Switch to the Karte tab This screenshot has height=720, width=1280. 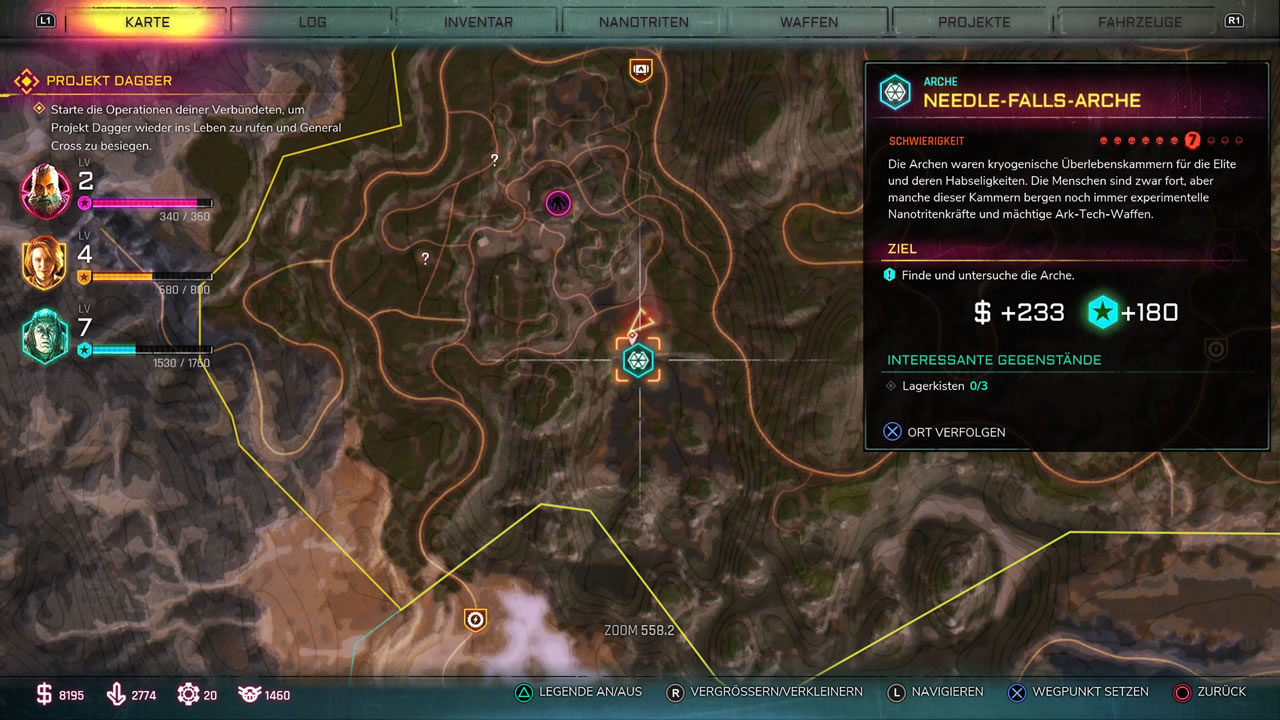(x=147, y=21)
